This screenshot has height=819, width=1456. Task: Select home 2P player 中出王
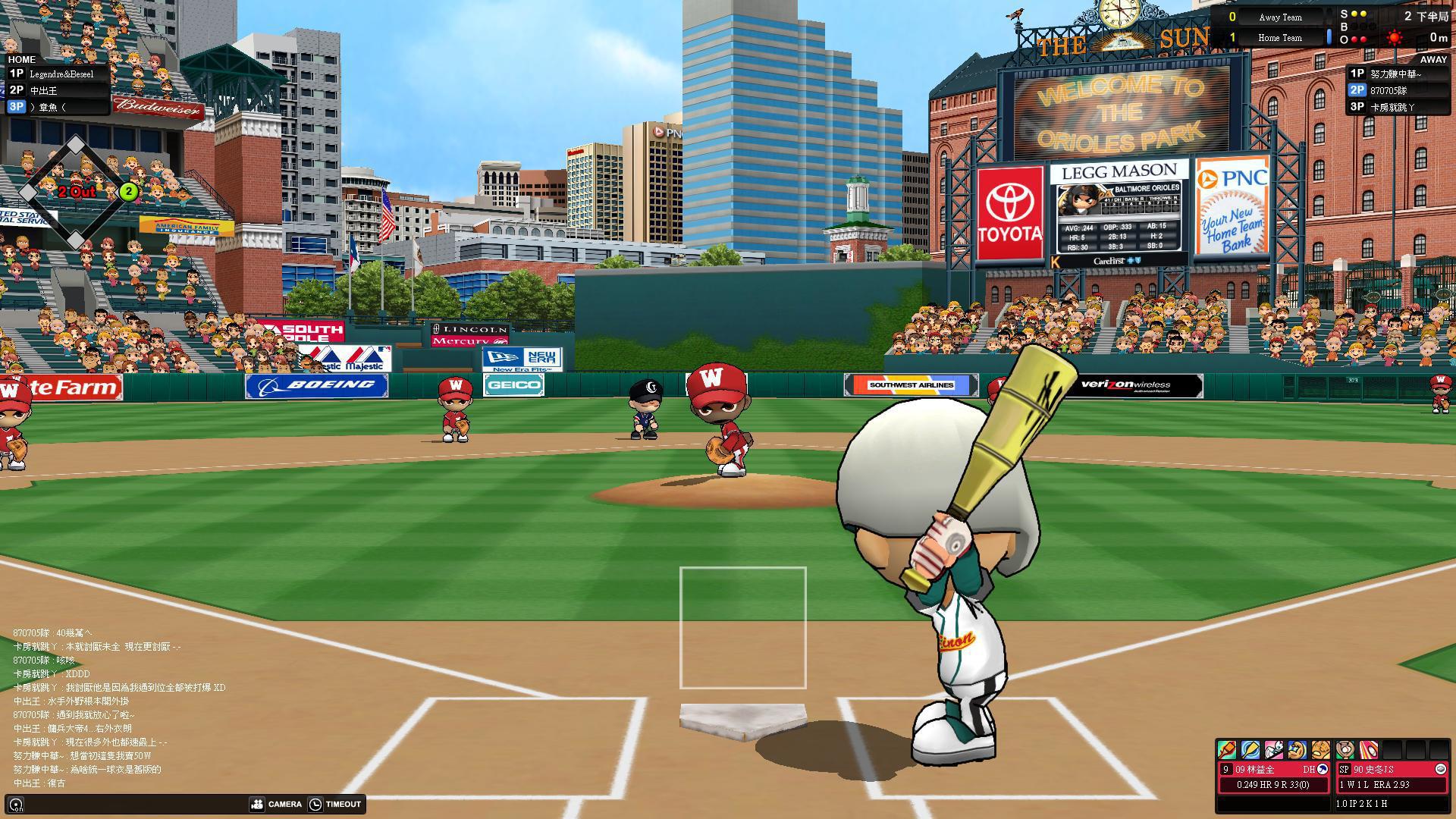(x=58, y=91)
